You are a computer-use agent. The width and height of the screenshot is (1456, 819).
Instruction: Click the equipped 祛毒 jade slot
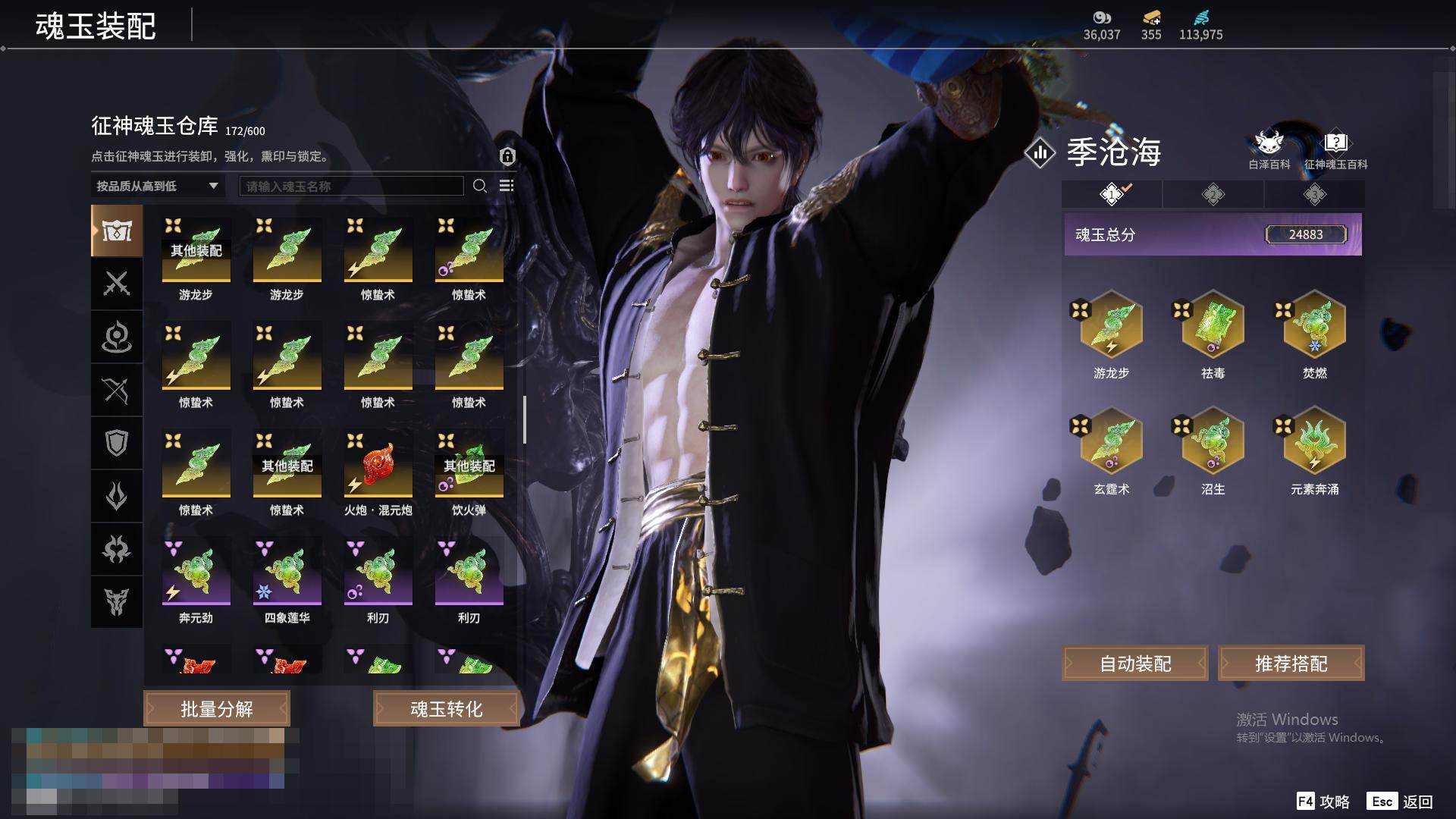[x=1213, y=325]
